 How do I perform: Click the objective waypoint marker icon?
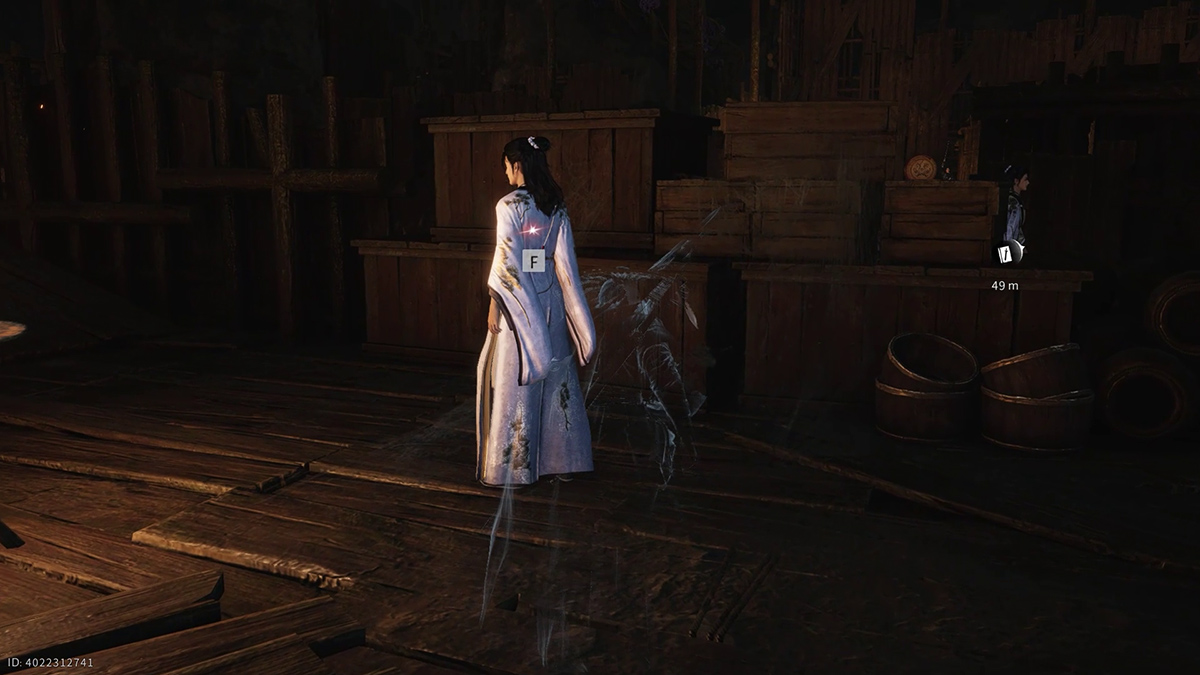[x=1011, y=253]
